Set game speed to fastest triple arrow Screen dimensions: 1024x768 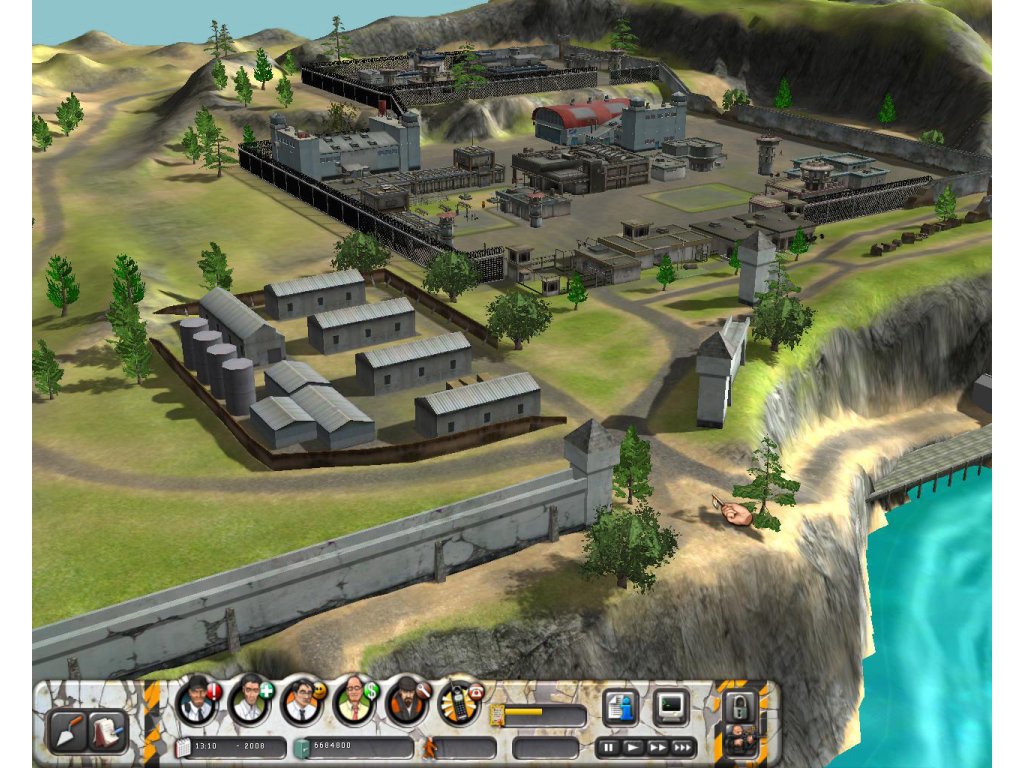(x=683, y=747)
